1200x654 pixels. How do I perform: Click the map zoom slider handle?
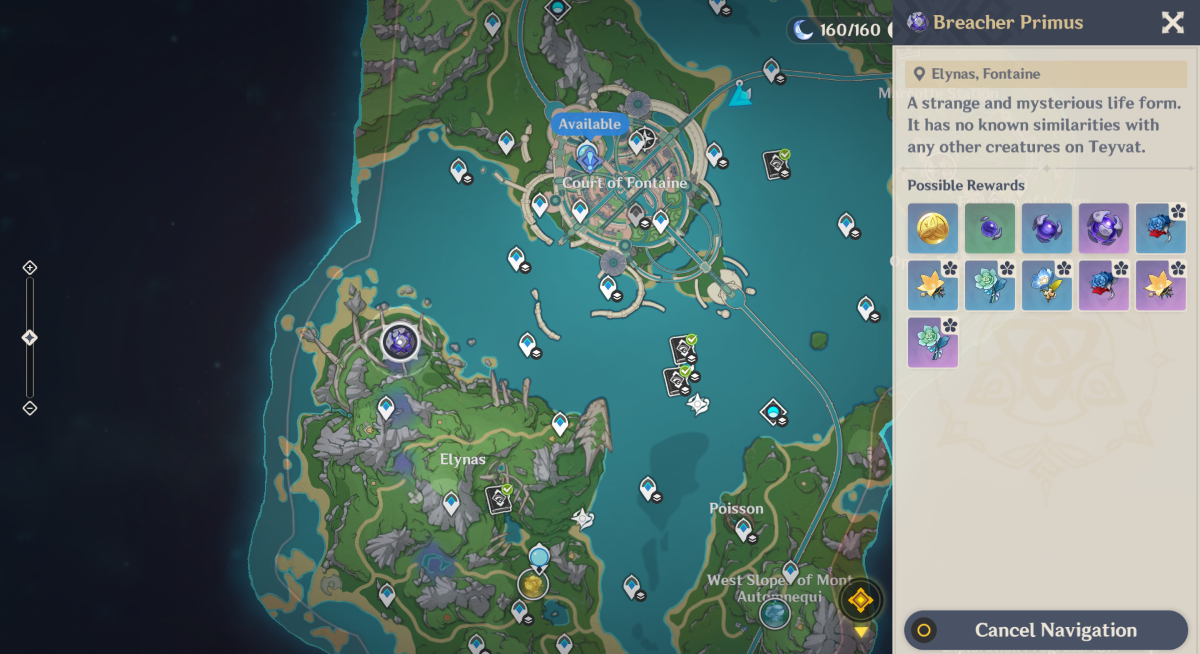tap(30, 338)
